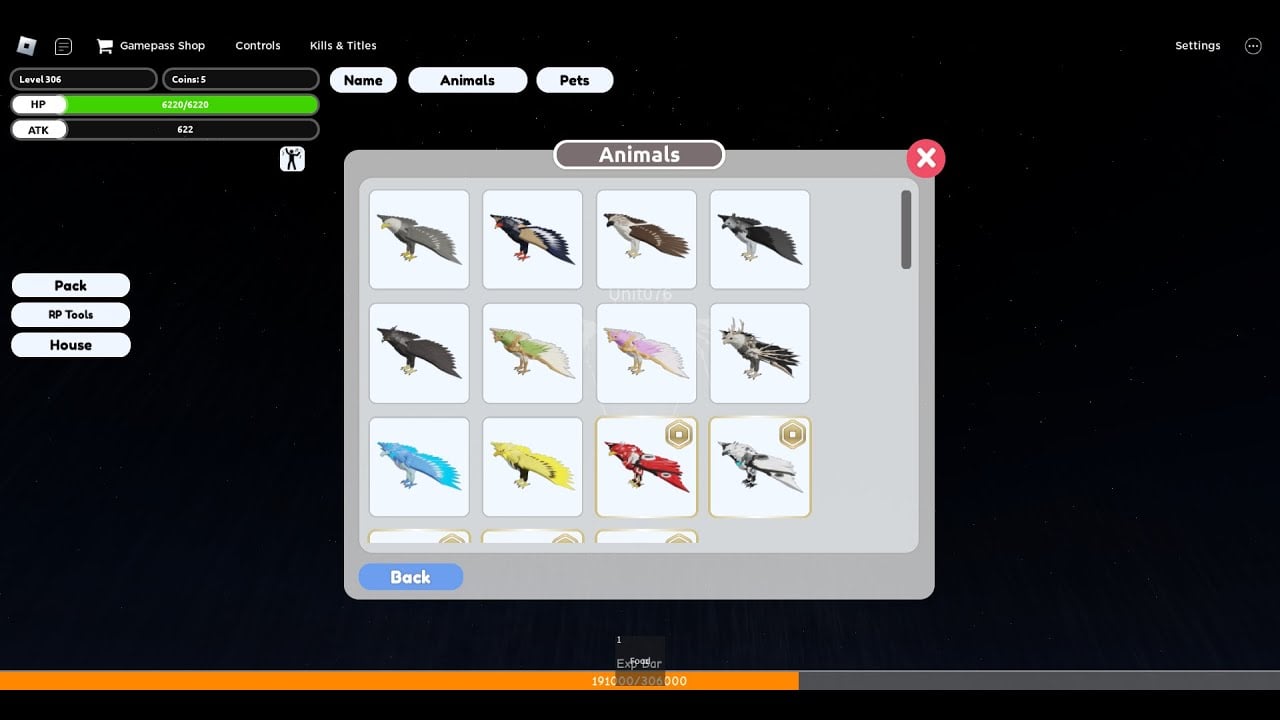Click the Back button

(x=410, y=577)
